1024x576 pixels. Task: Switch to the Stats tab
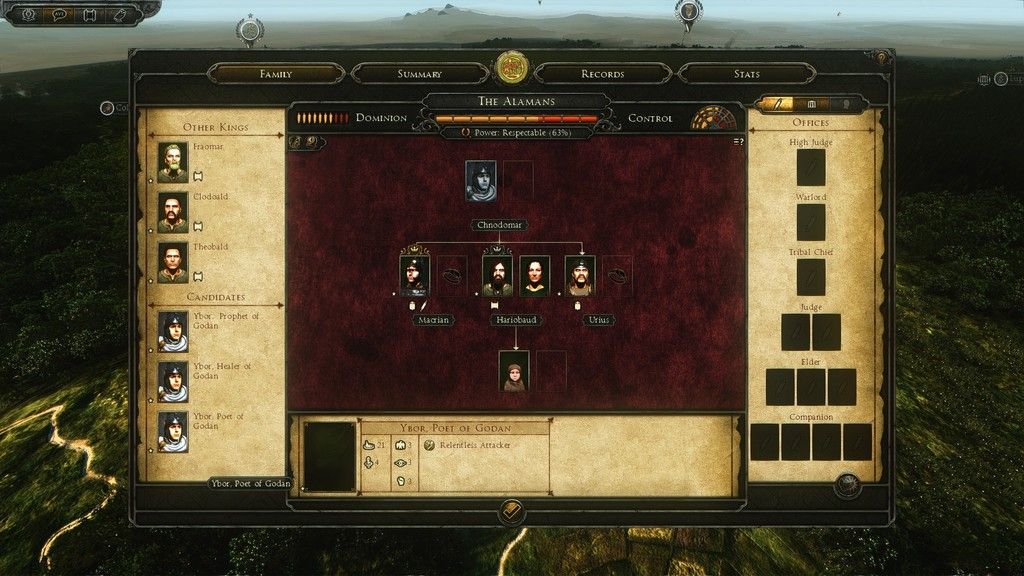point(746,74)
